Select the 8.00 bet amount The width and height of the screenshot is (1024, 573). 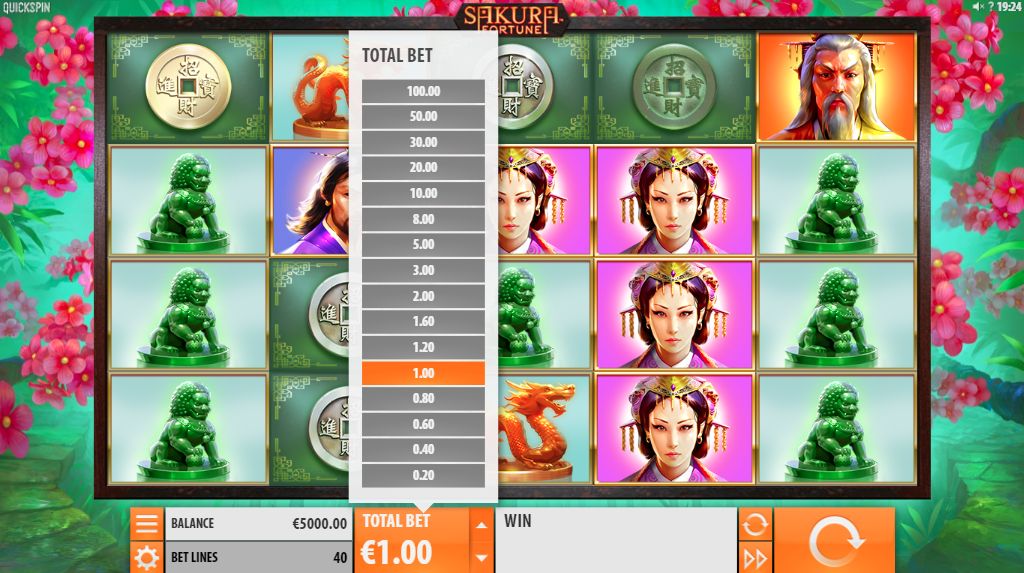423,220
